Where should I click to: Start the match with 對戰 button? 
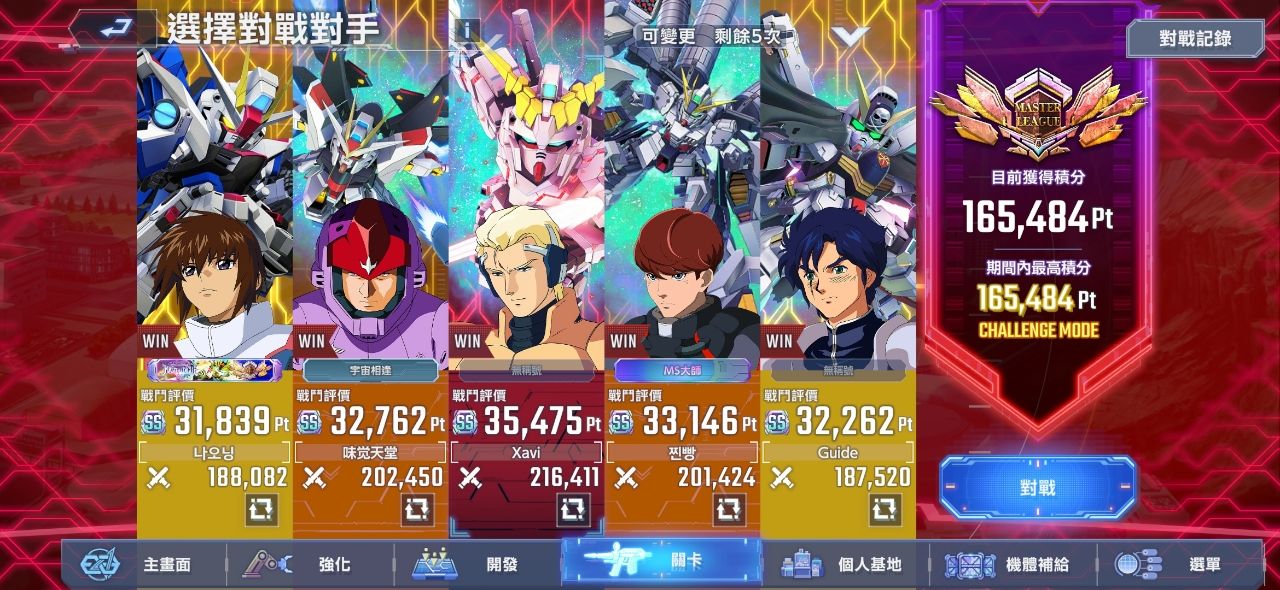1037,488
